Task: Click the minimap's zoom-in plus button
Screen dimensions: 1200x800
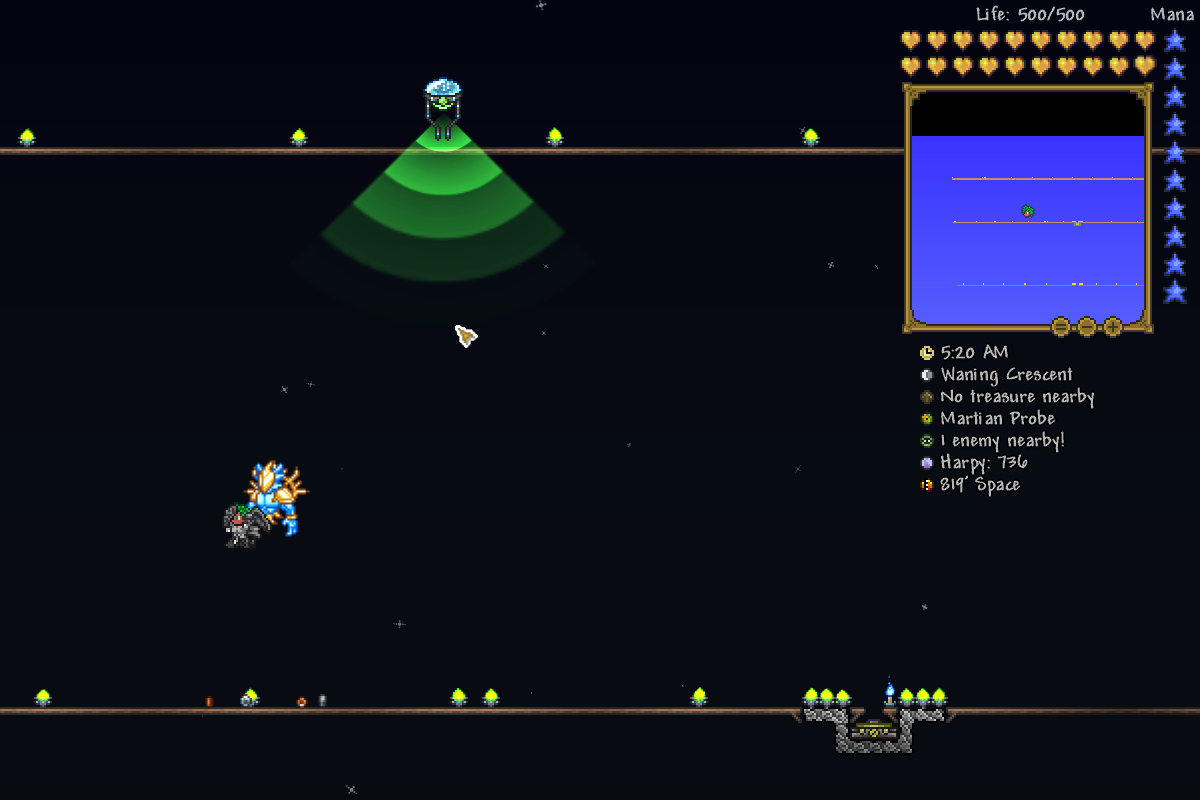Action: [1112, 326]
